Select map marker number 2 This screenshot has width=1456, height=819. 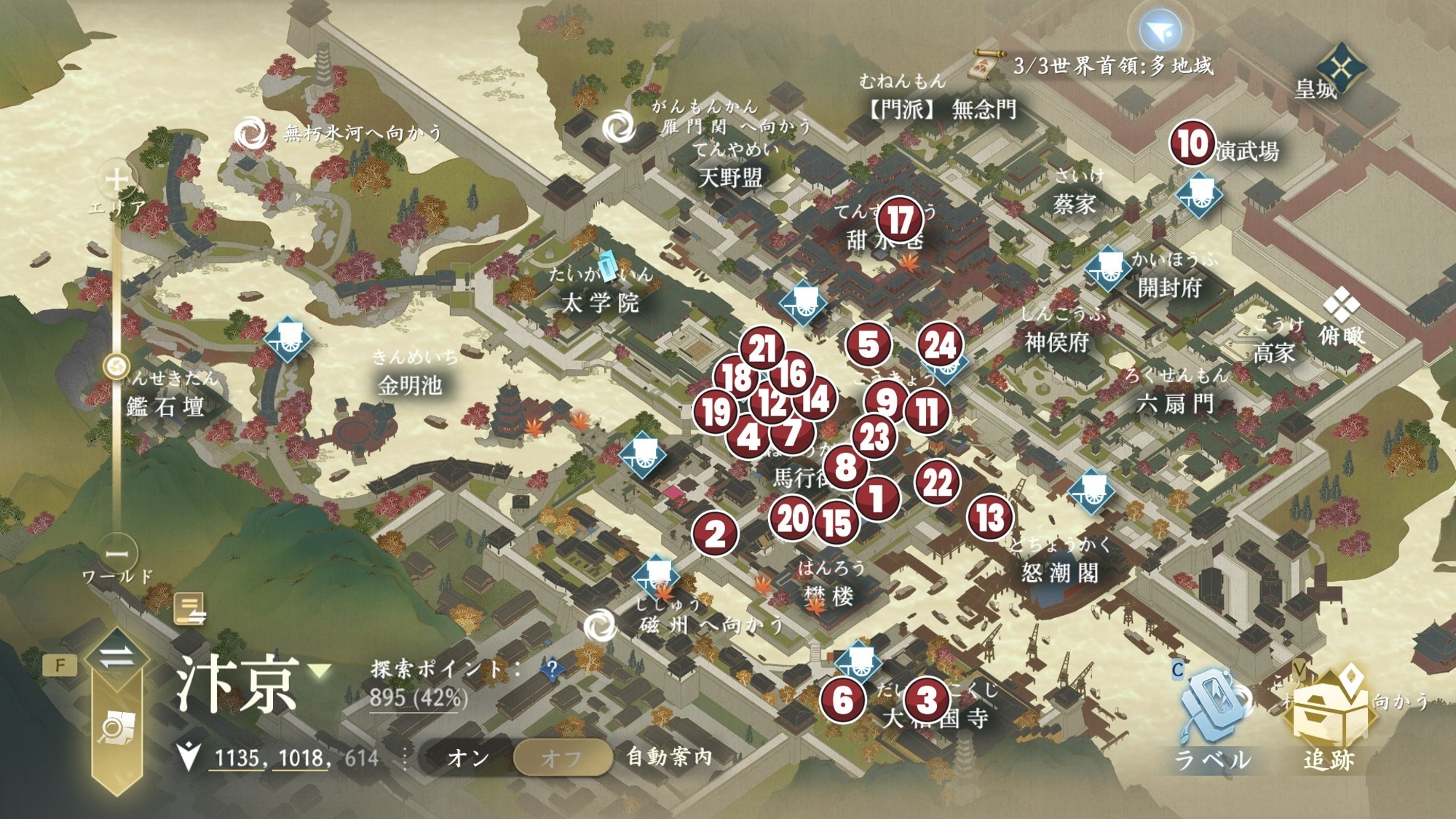pos(715,534)
